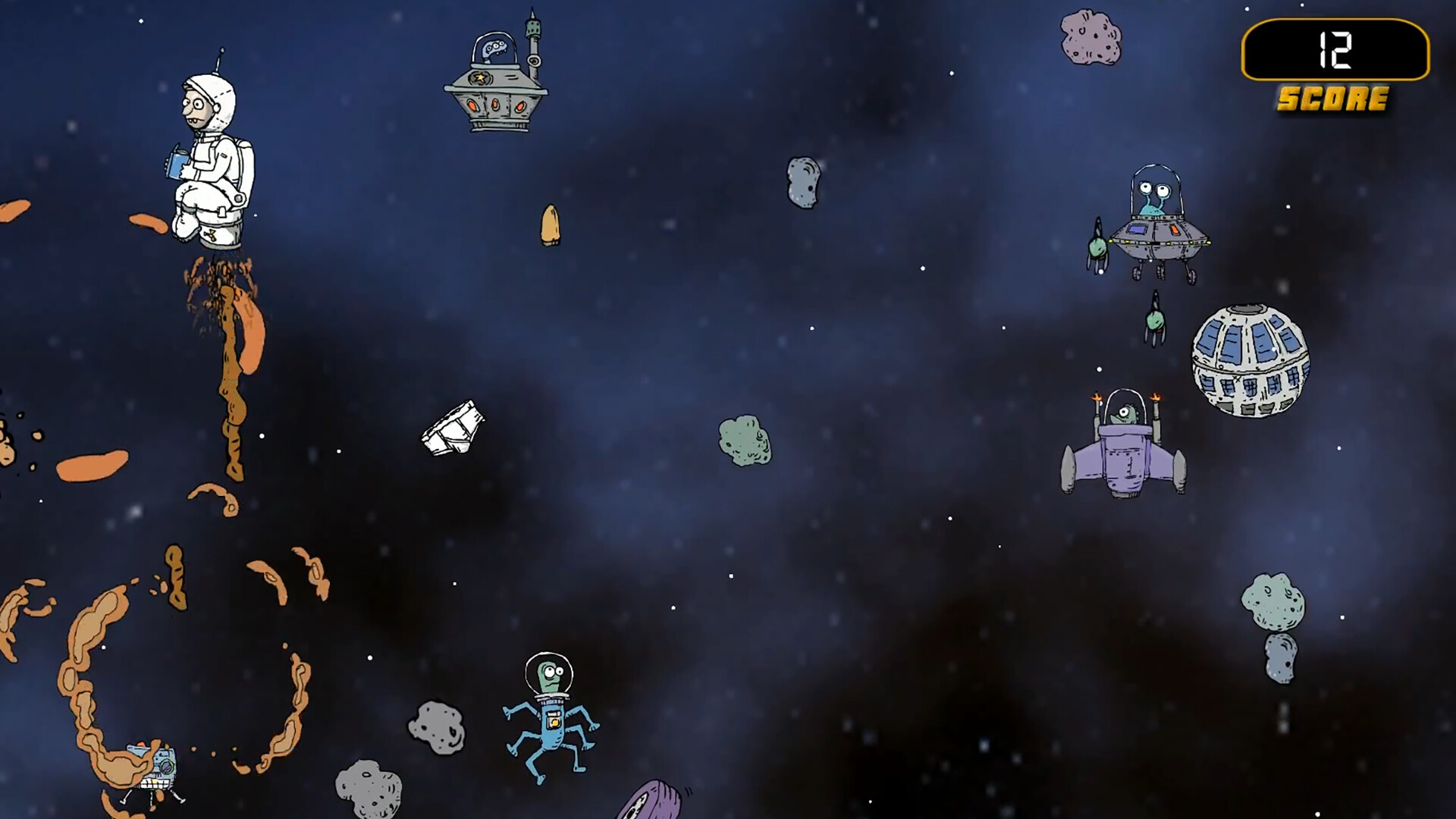The width and height of the screenshot is (1456, 819).
Task: Click the orange carrot-shaped object near top center
Action: [551, 224]
